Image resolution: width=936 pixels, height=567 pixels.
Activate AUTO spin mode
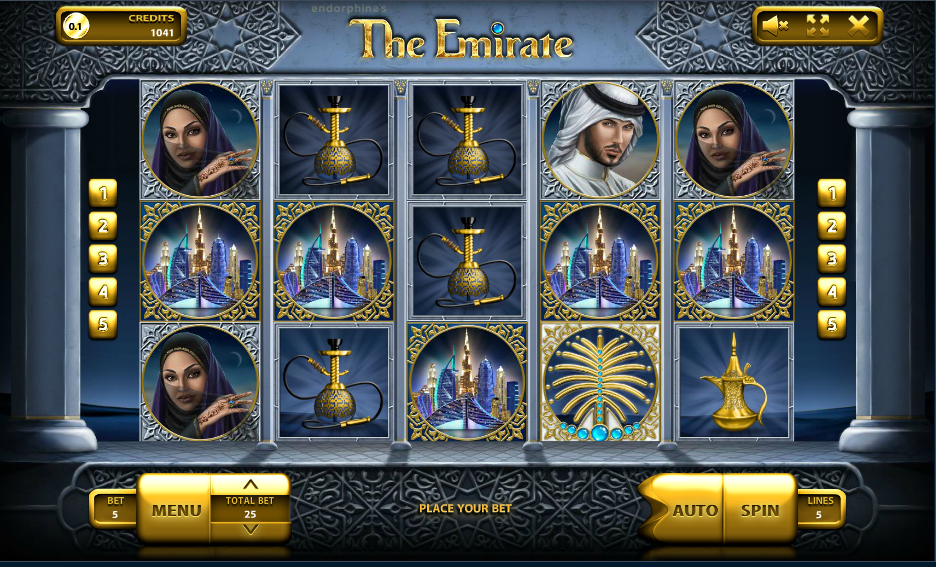(x=694, y=509)
